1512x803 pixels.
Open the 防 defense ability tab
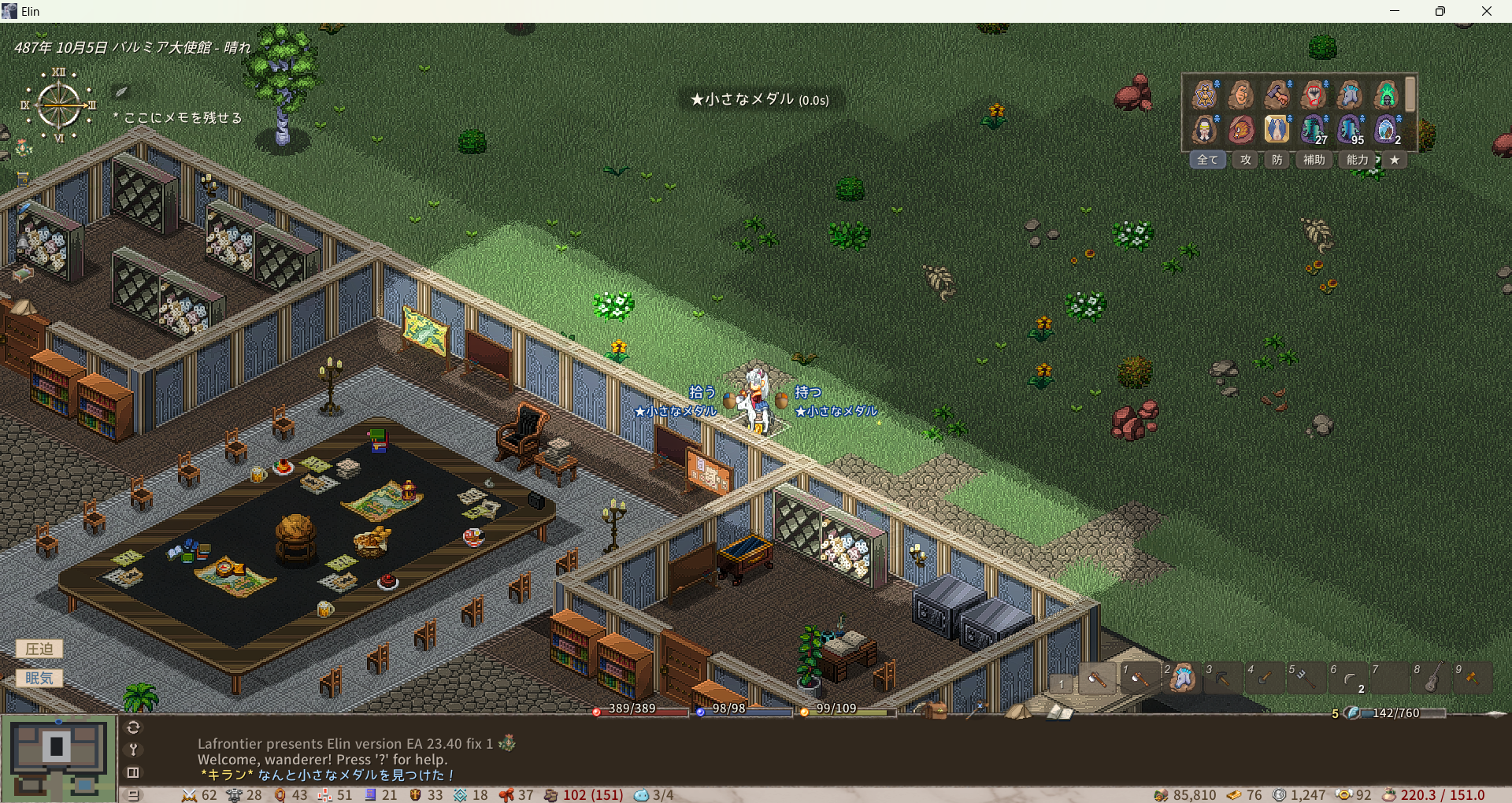click(x=1277, y=160)
